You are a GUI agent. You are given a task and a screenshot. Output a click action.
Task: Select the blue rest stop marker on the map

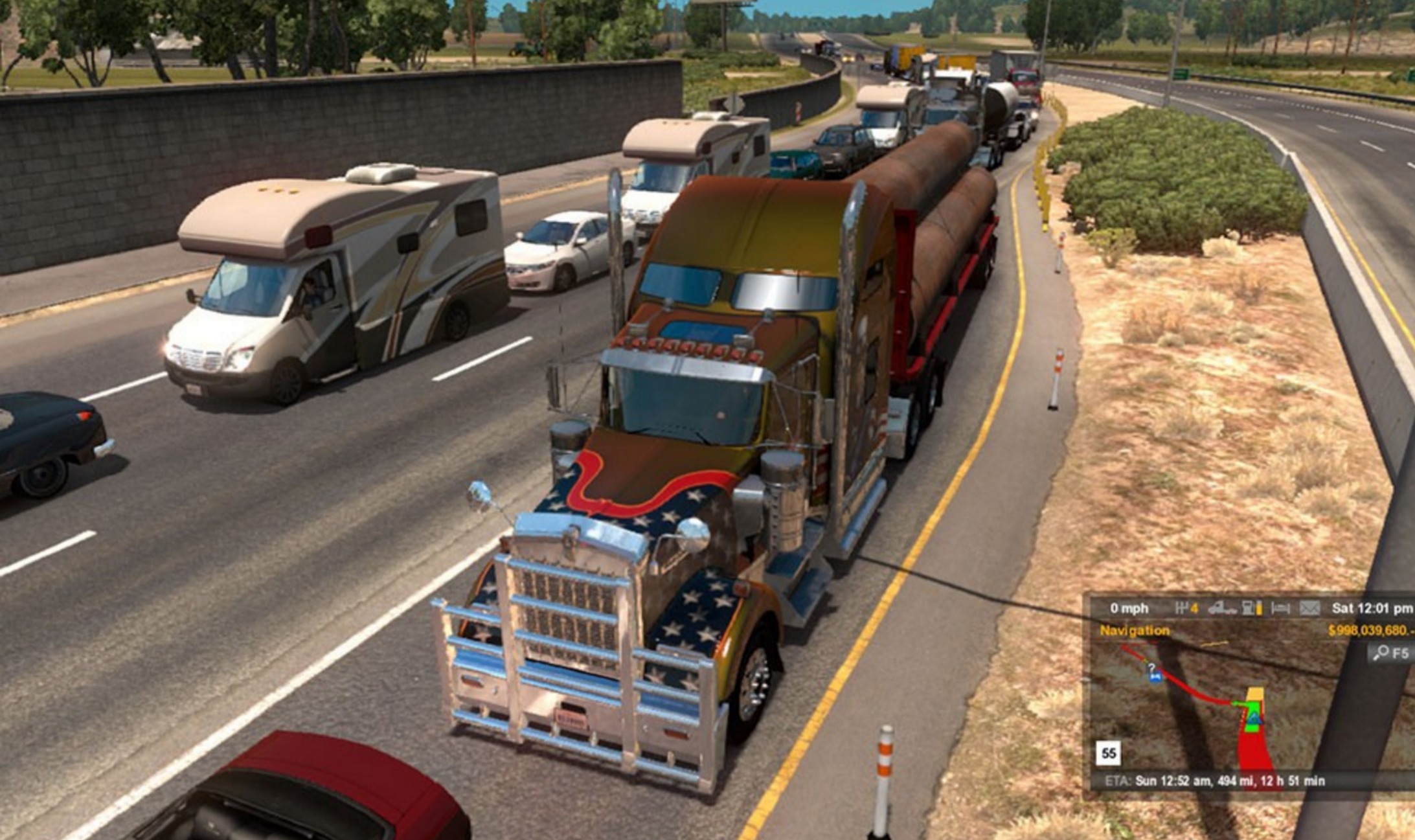pos(1155,677)
